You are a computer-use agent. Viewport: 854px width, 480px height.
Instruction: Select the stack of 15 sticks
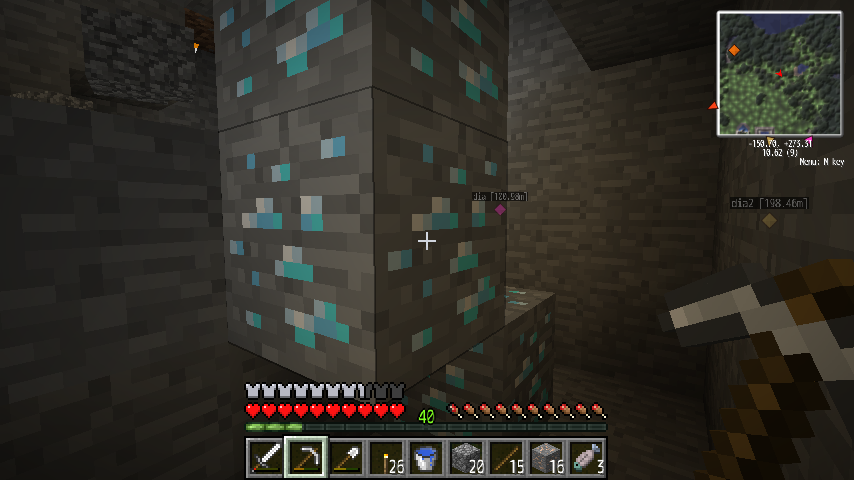505,458
